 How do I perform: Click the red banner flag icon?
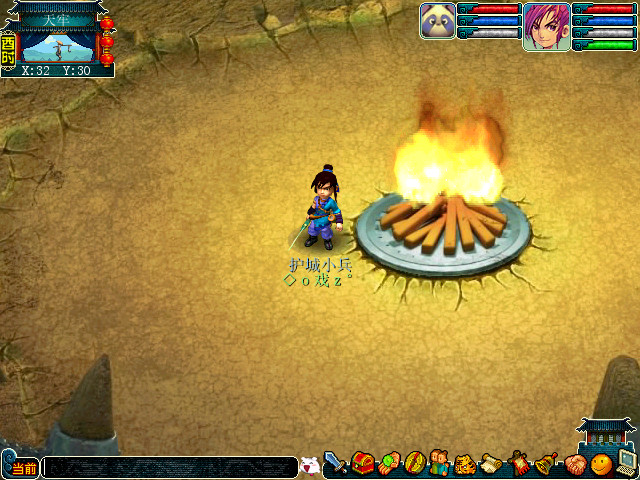tap(519, 464)
